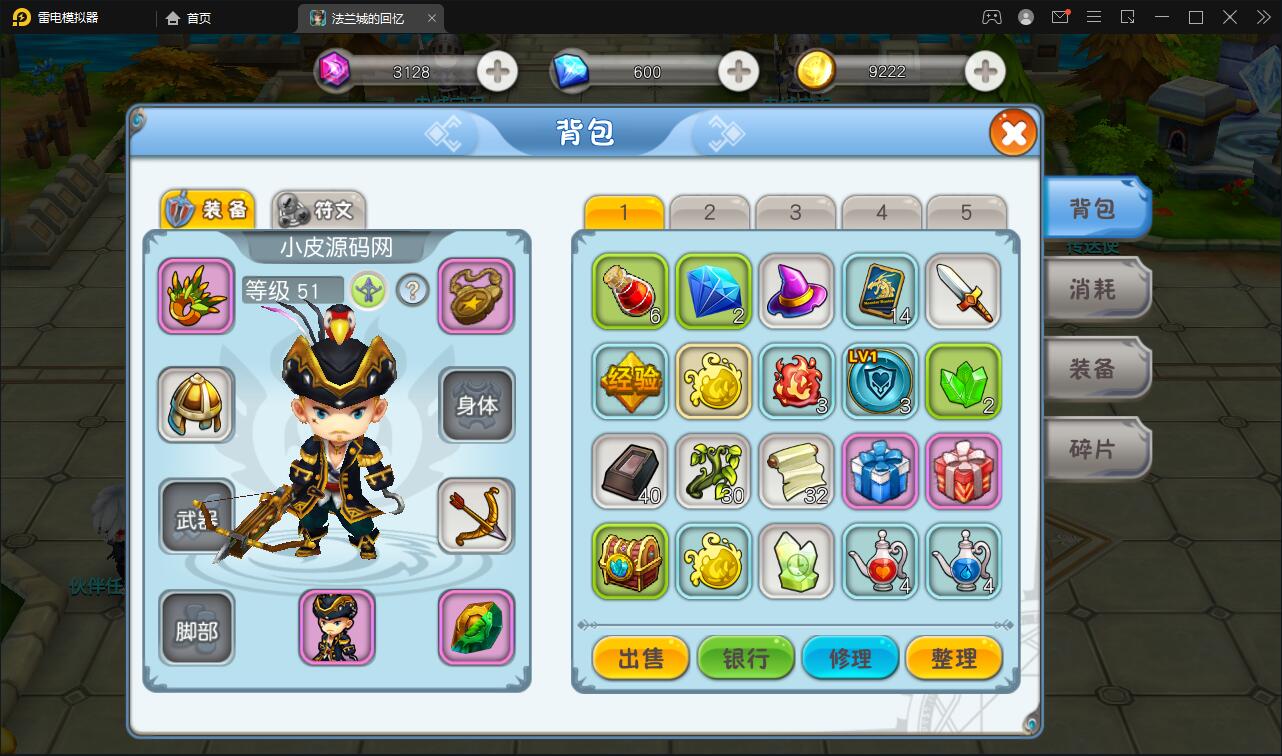Select the red potion item in the backpack
Viewport: 1282px width, 756px height.
pos(629,293)
